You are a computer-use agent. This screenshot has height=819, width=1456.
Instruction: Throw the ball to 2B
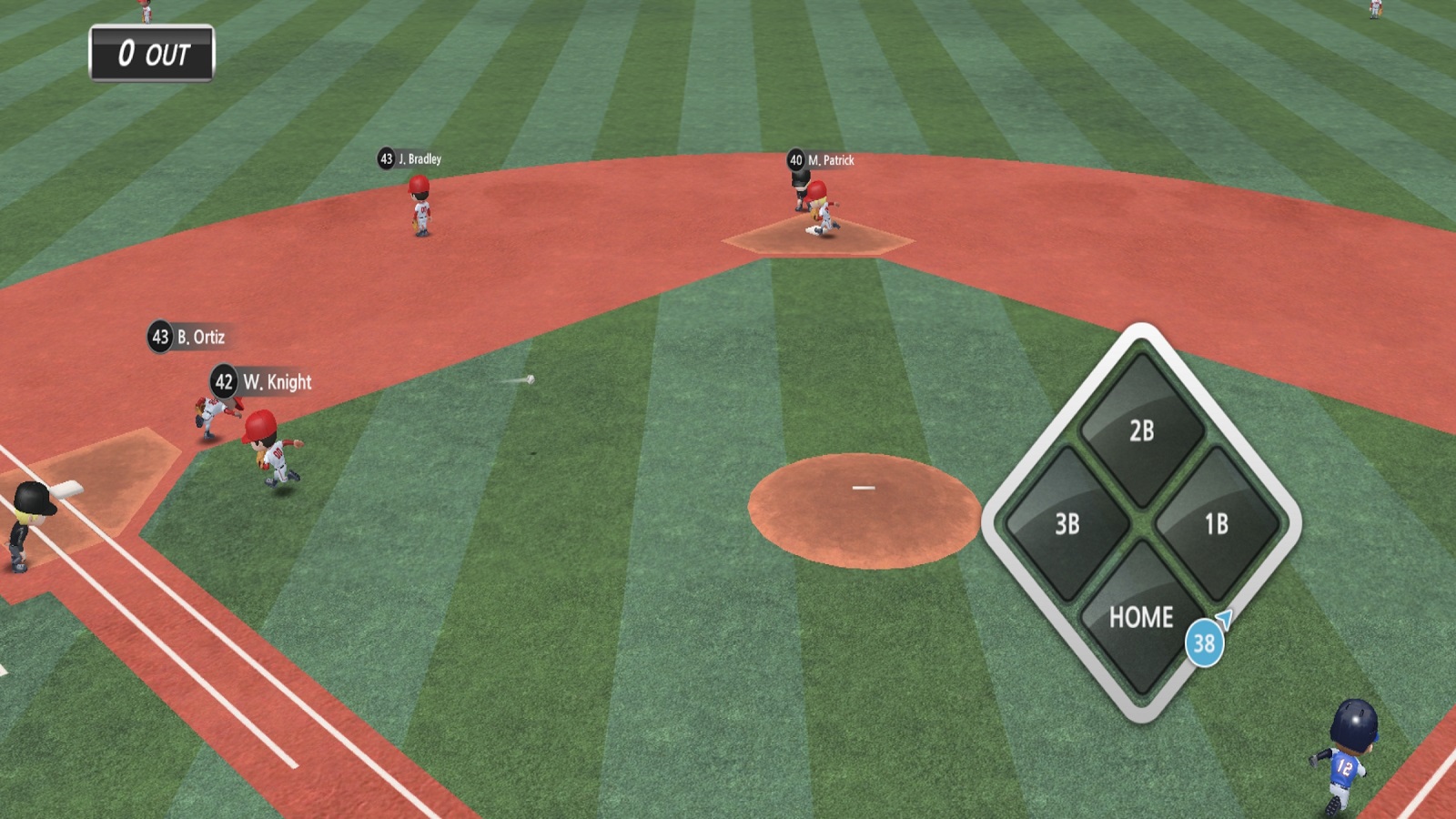[1141, 430]
